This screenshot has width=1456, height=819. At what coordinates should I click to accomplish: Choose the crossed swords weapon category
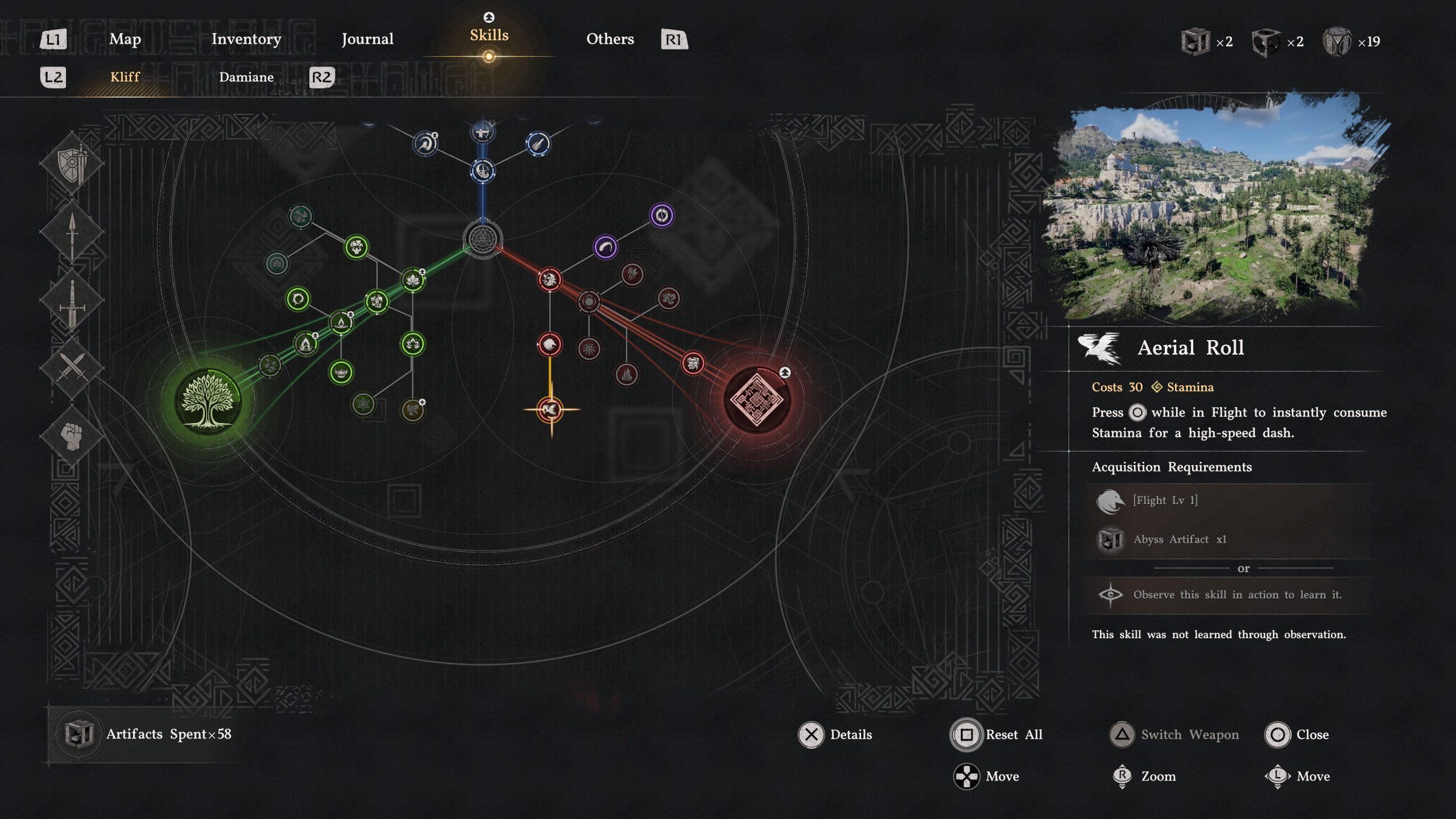pyautogui.click(x=72, y=367)
